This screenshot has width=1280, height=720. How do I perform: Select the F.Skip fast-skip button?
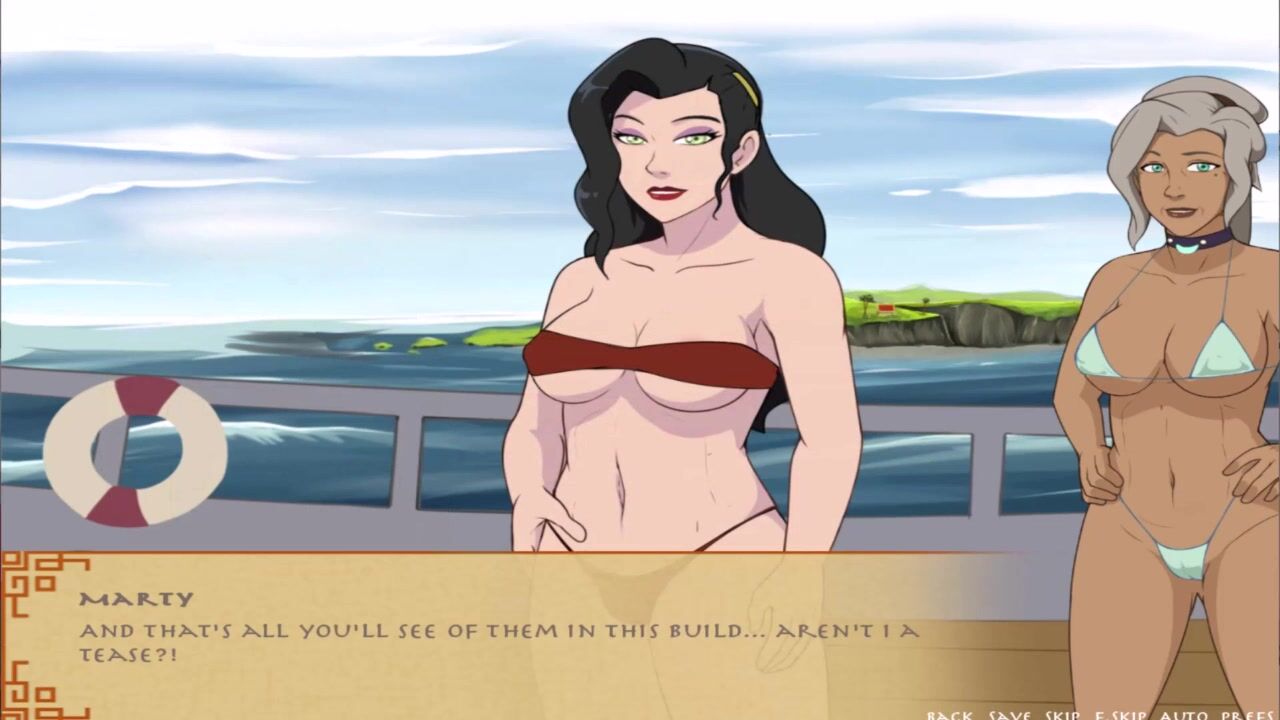point(1121,715)
